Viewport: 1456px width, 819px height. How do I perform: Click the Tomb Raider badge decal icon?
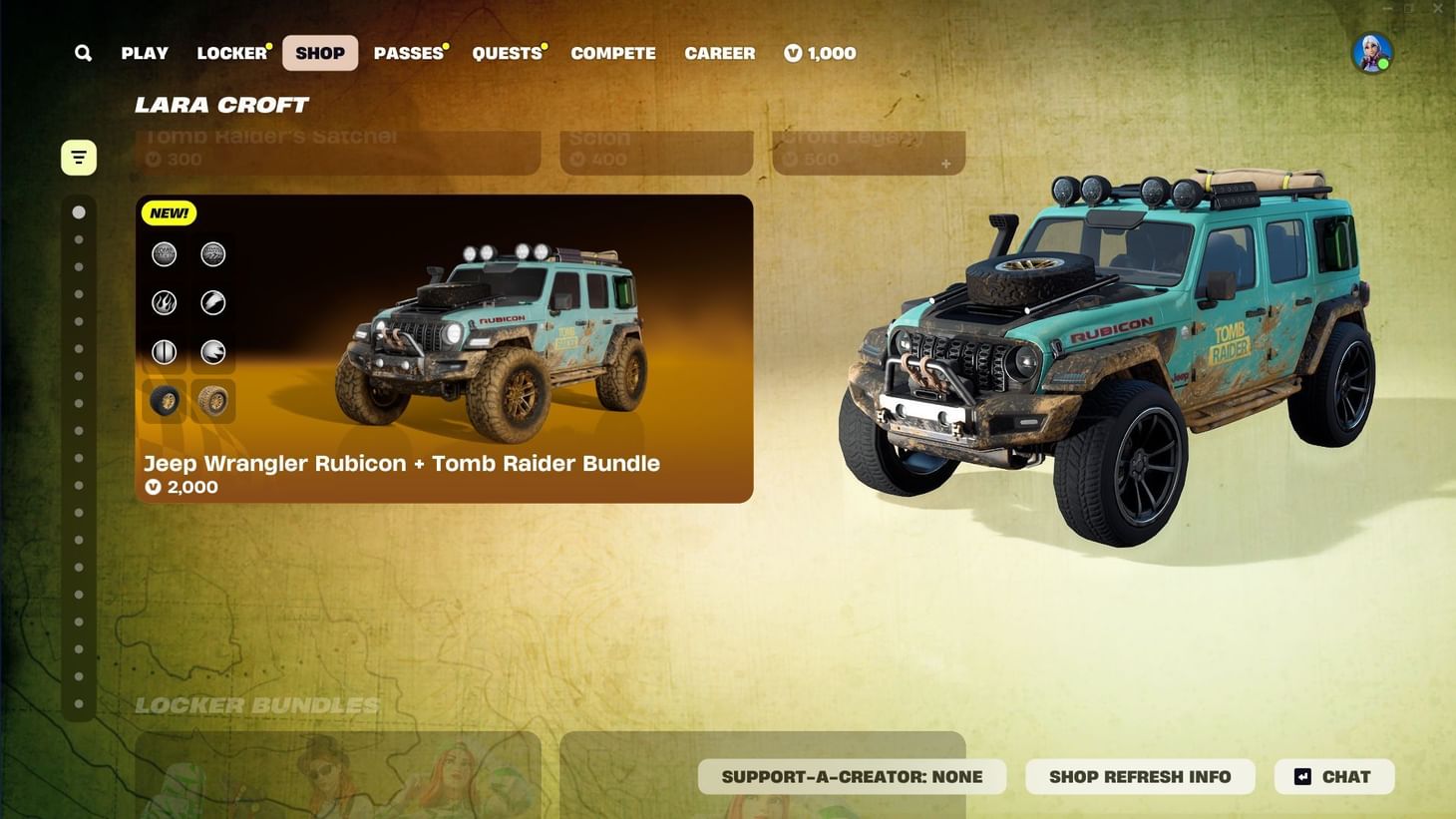[x=164, y=253]
